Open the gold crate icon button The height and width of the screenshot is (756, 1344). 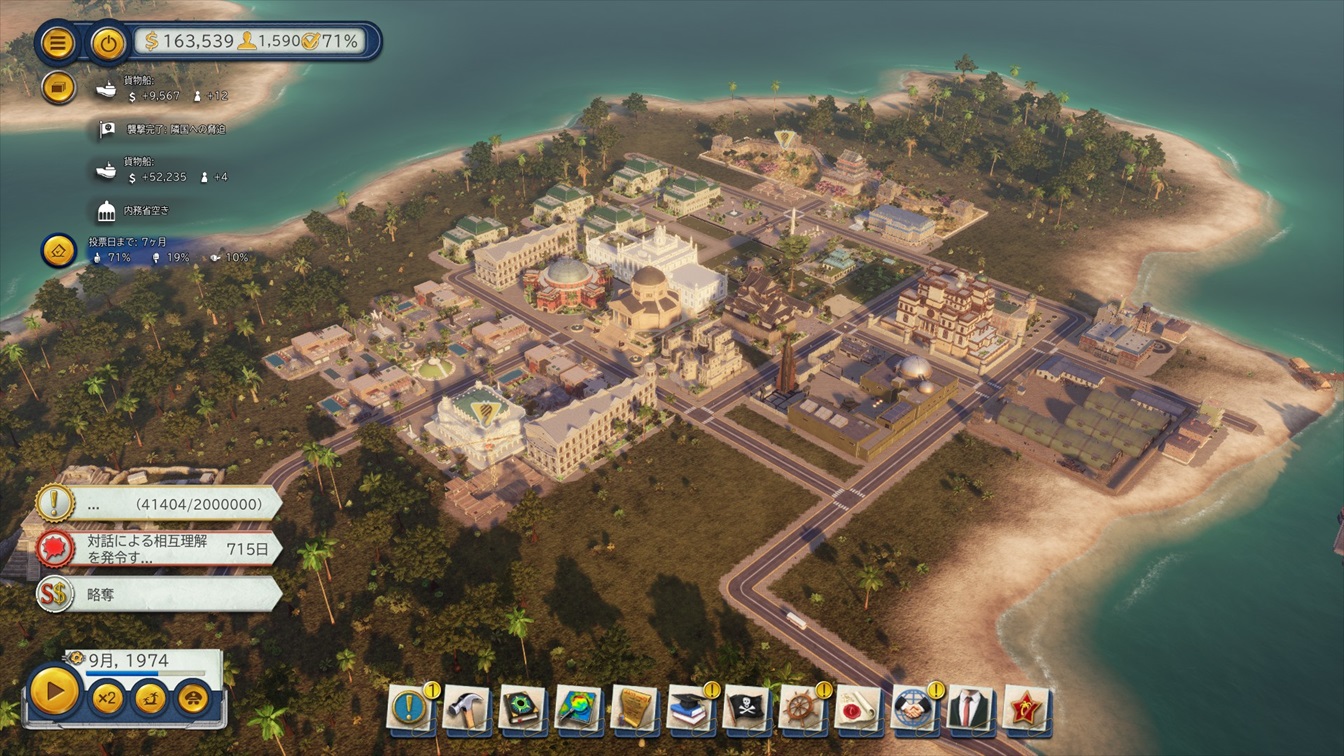click(59, 88)
